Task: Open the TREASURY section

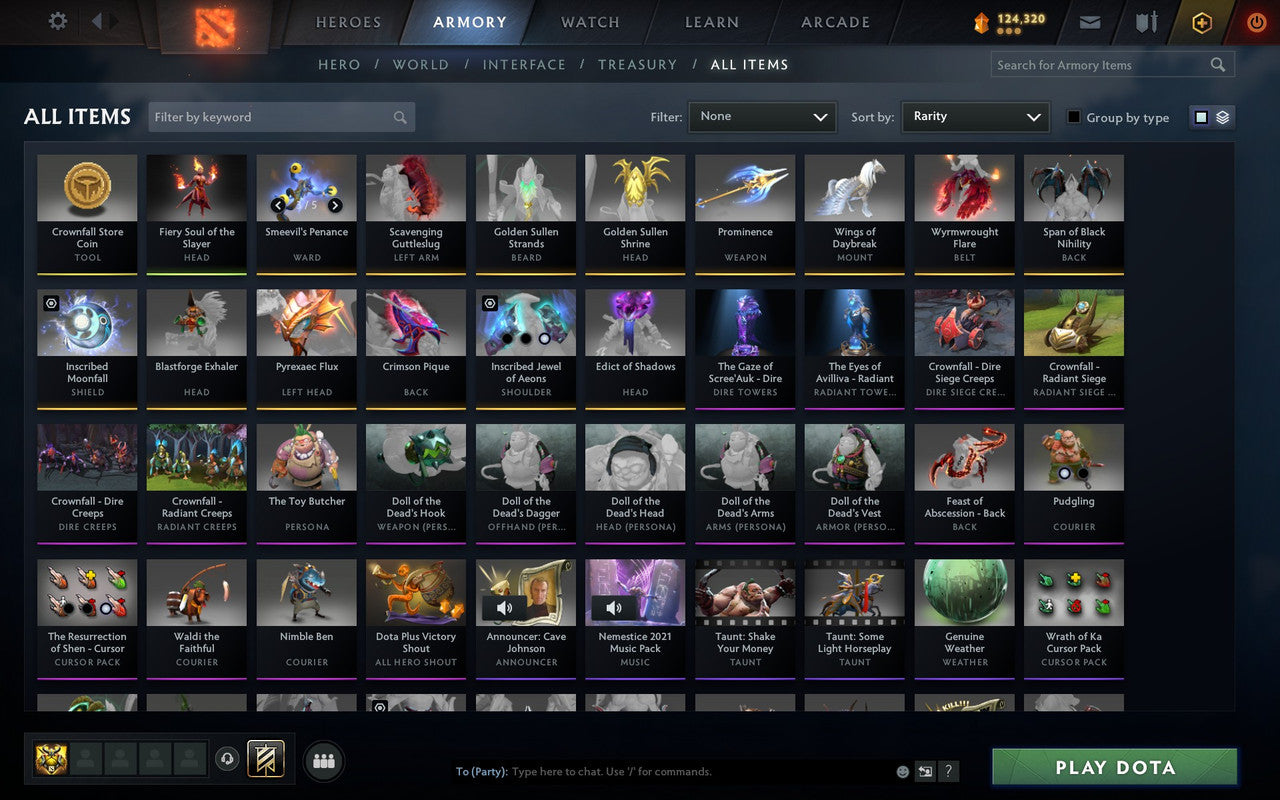Action: (x=637, y=64)
